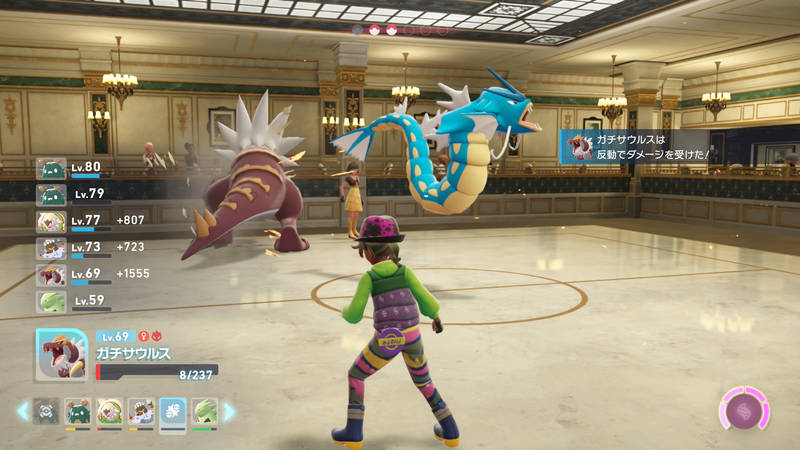Screen dimensions: 800x450
Task: Open the ガチサウルス portrait panel
Action: coord(62,355)
